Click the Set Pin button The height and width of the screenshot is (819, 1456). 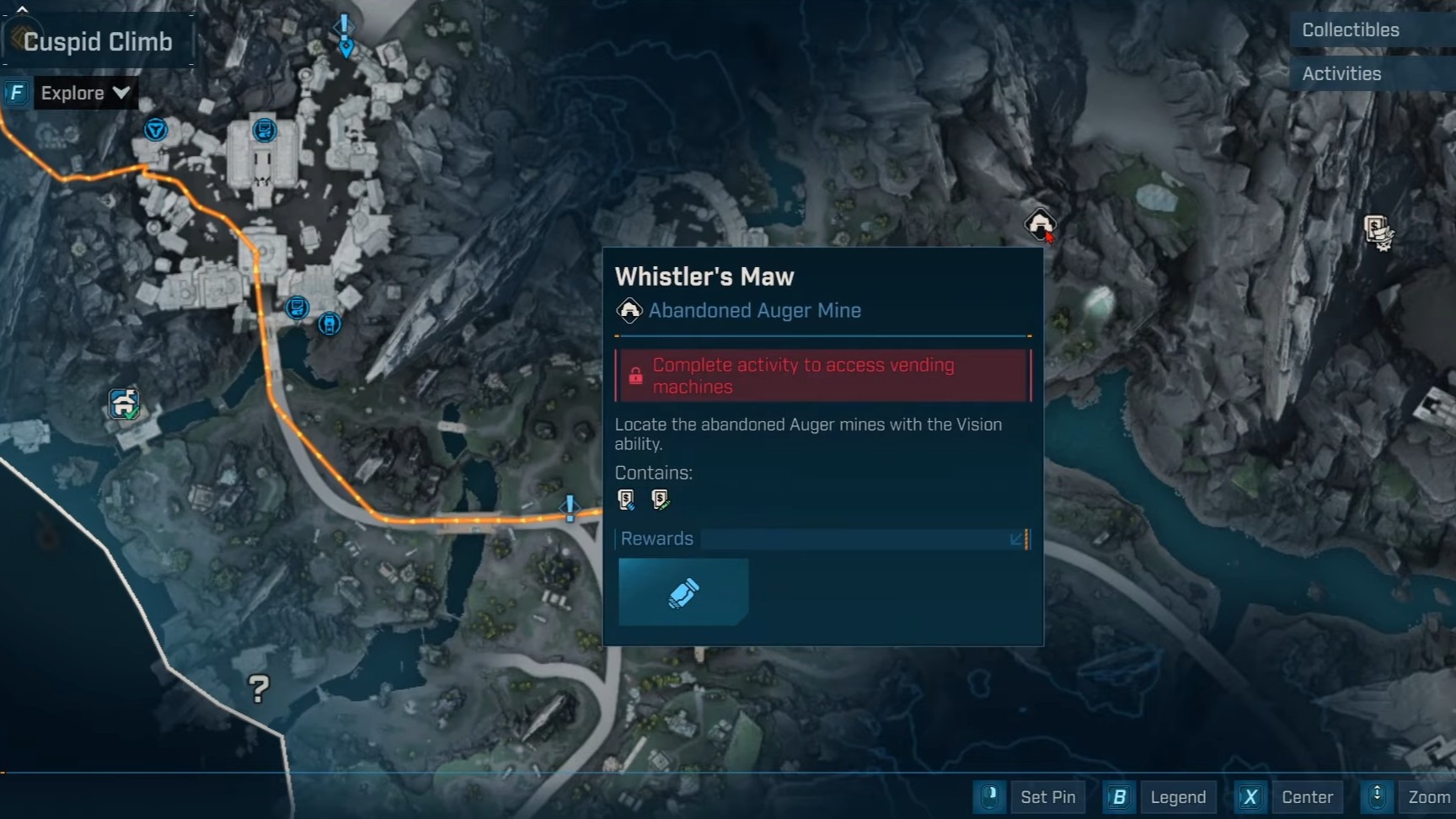1030,797
